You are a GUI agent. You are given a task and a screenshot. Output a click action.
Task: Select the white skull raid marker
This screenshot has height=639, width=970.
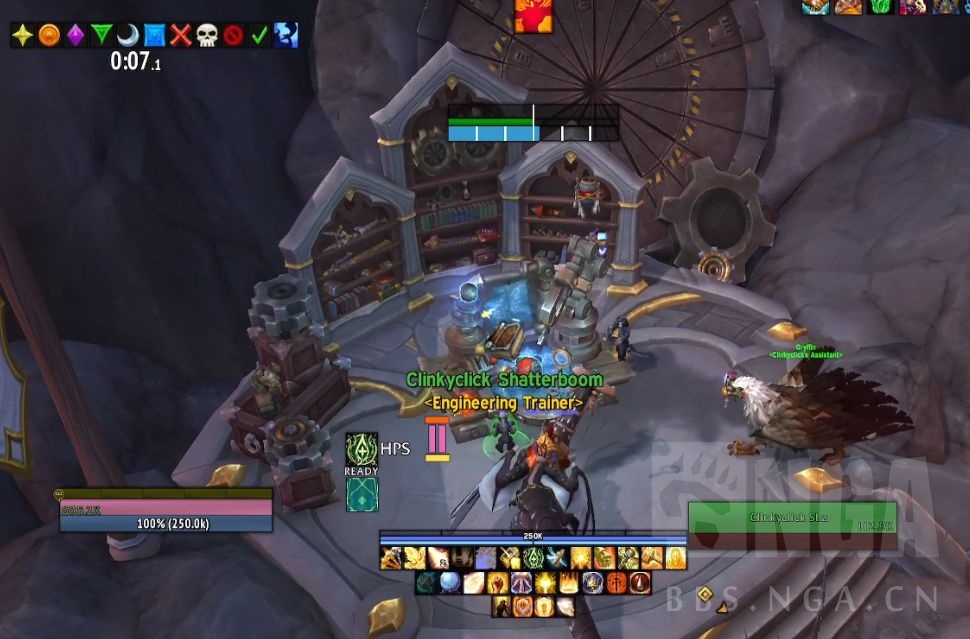(206, 36)
